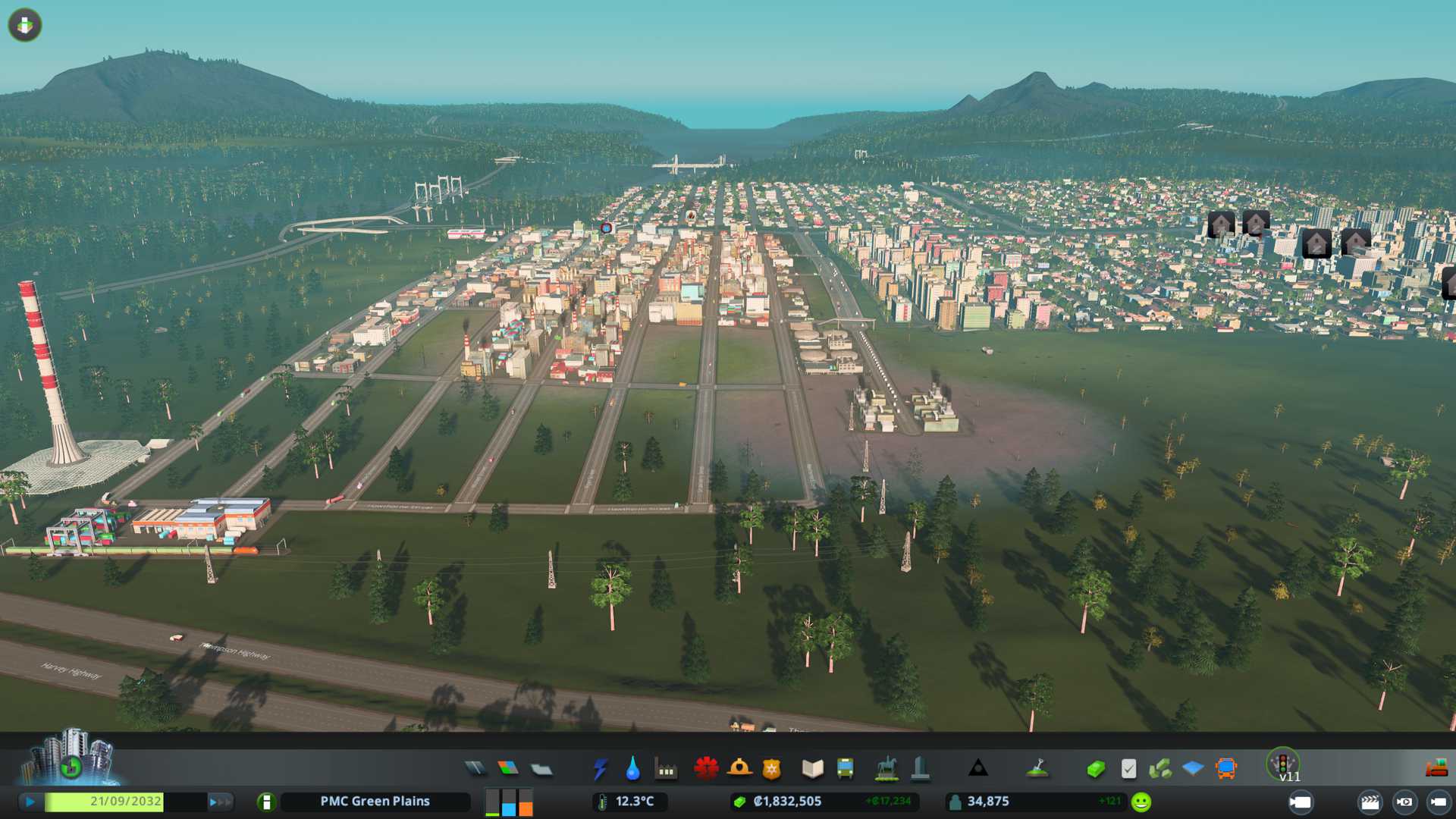1456x819 pixels.
Task: Open the Fire Department helmet menu
Action: pyautogui.click(x=739, y=769)
